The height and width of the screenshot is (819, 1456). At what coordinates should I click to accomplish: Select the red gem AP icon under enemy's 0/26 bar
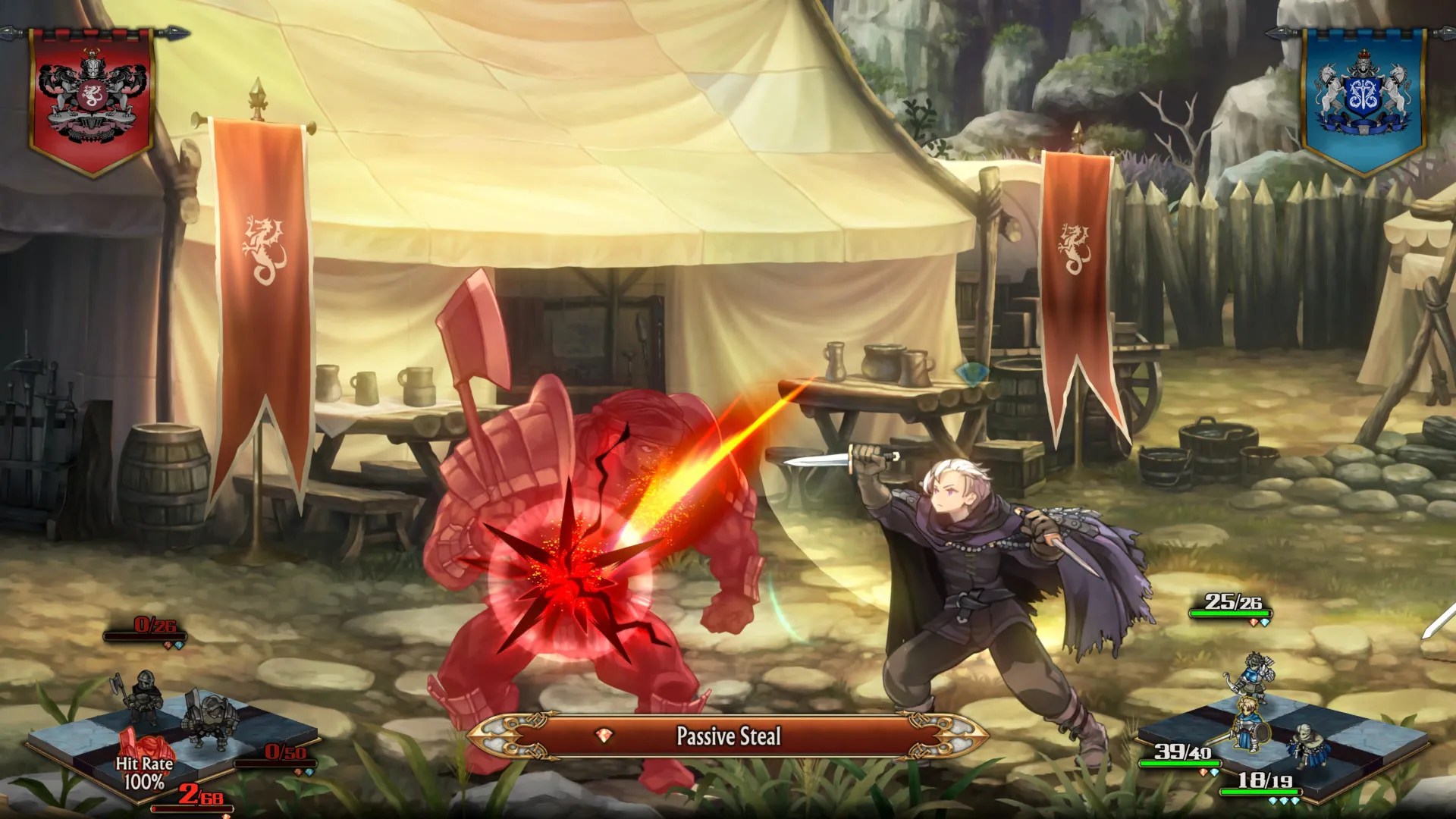168,645
